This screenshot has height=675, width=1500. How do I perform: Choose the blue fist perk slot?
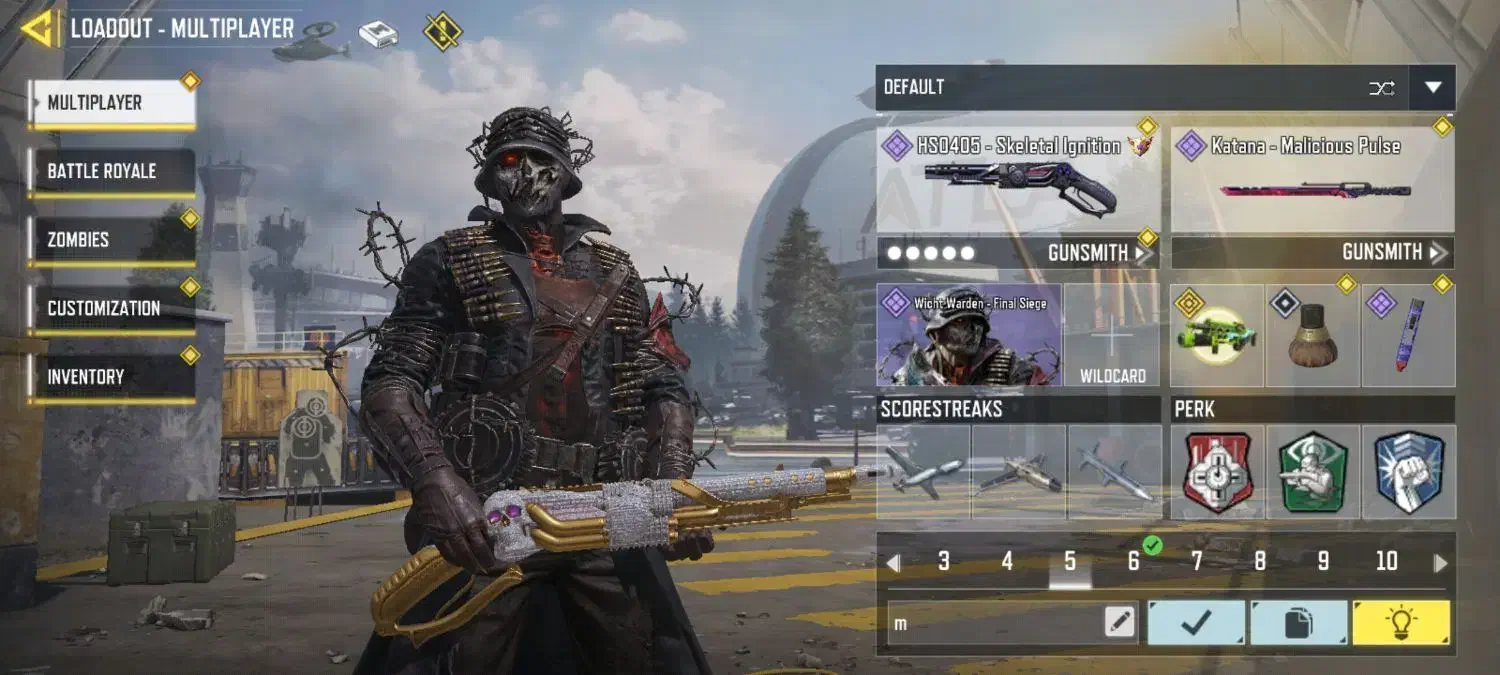(1408, 472)
